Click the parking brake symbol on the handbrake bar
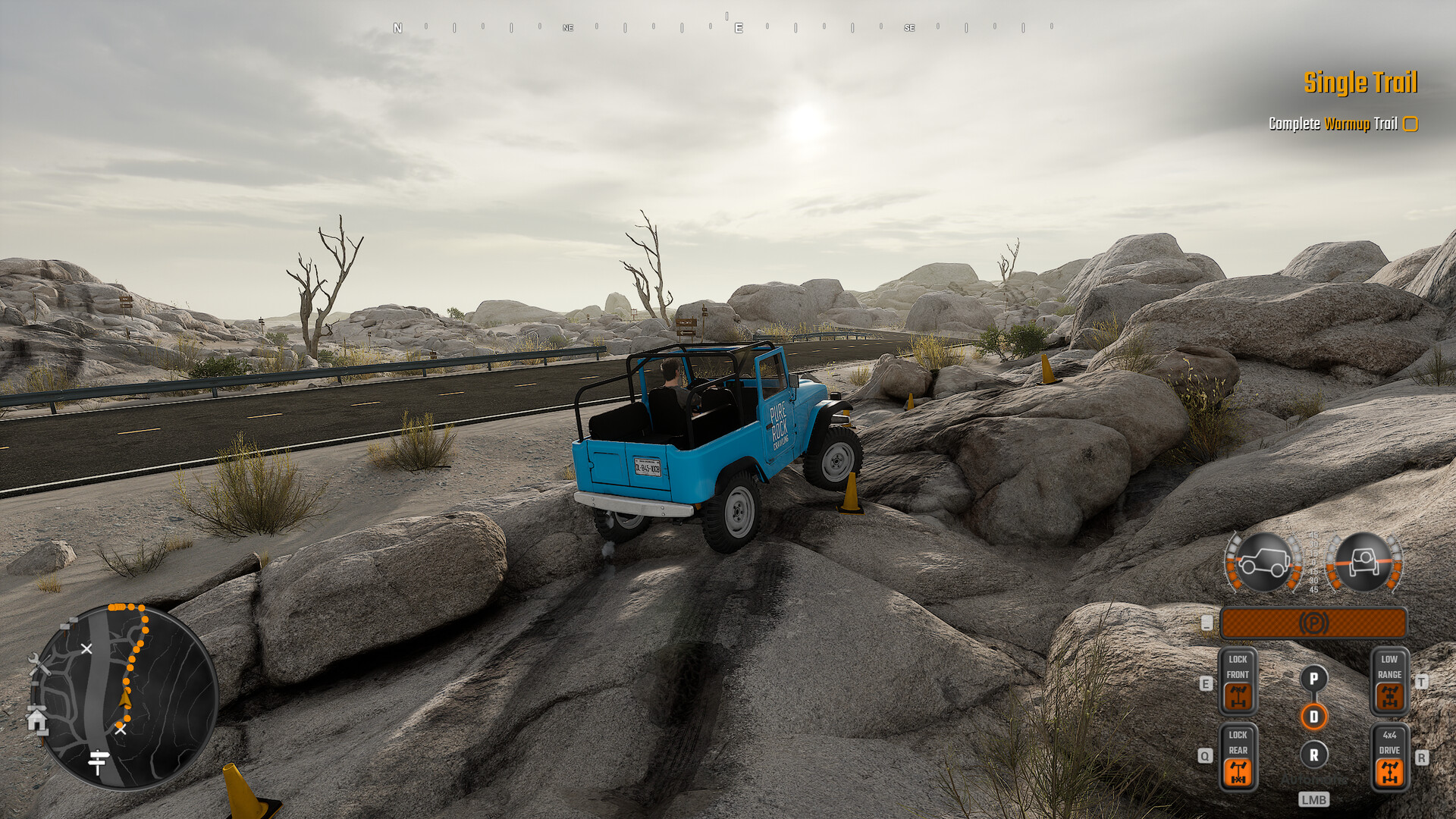 click(x=1314, y=622)
